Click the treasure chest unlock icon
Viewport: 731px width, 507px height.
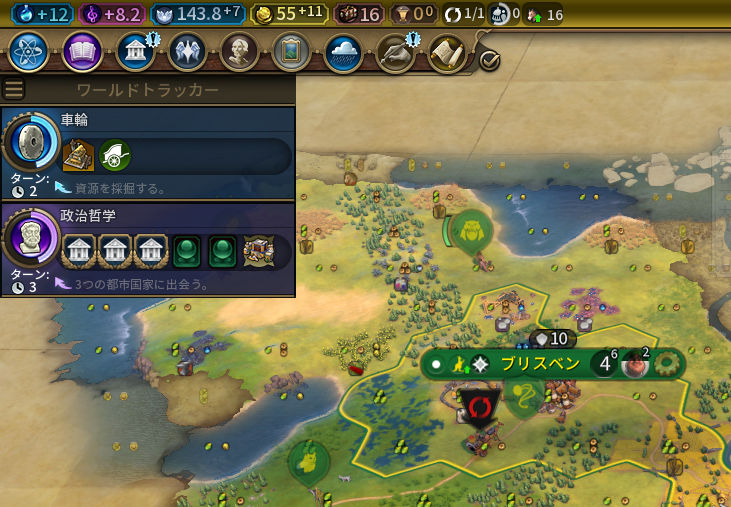tap(259, 251)
